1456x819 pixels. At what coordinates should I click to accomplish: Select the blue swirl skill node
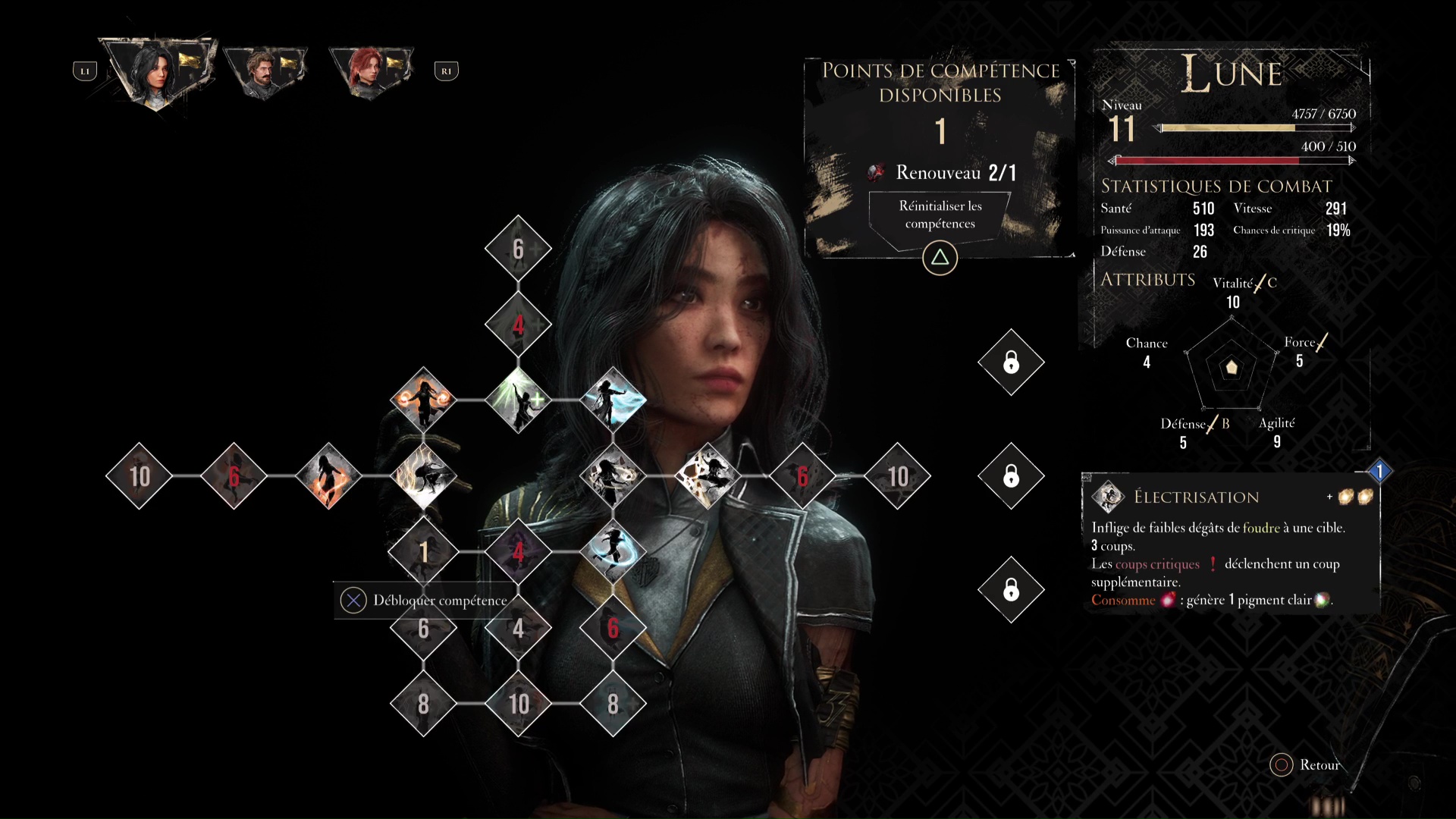coord(613,552)
